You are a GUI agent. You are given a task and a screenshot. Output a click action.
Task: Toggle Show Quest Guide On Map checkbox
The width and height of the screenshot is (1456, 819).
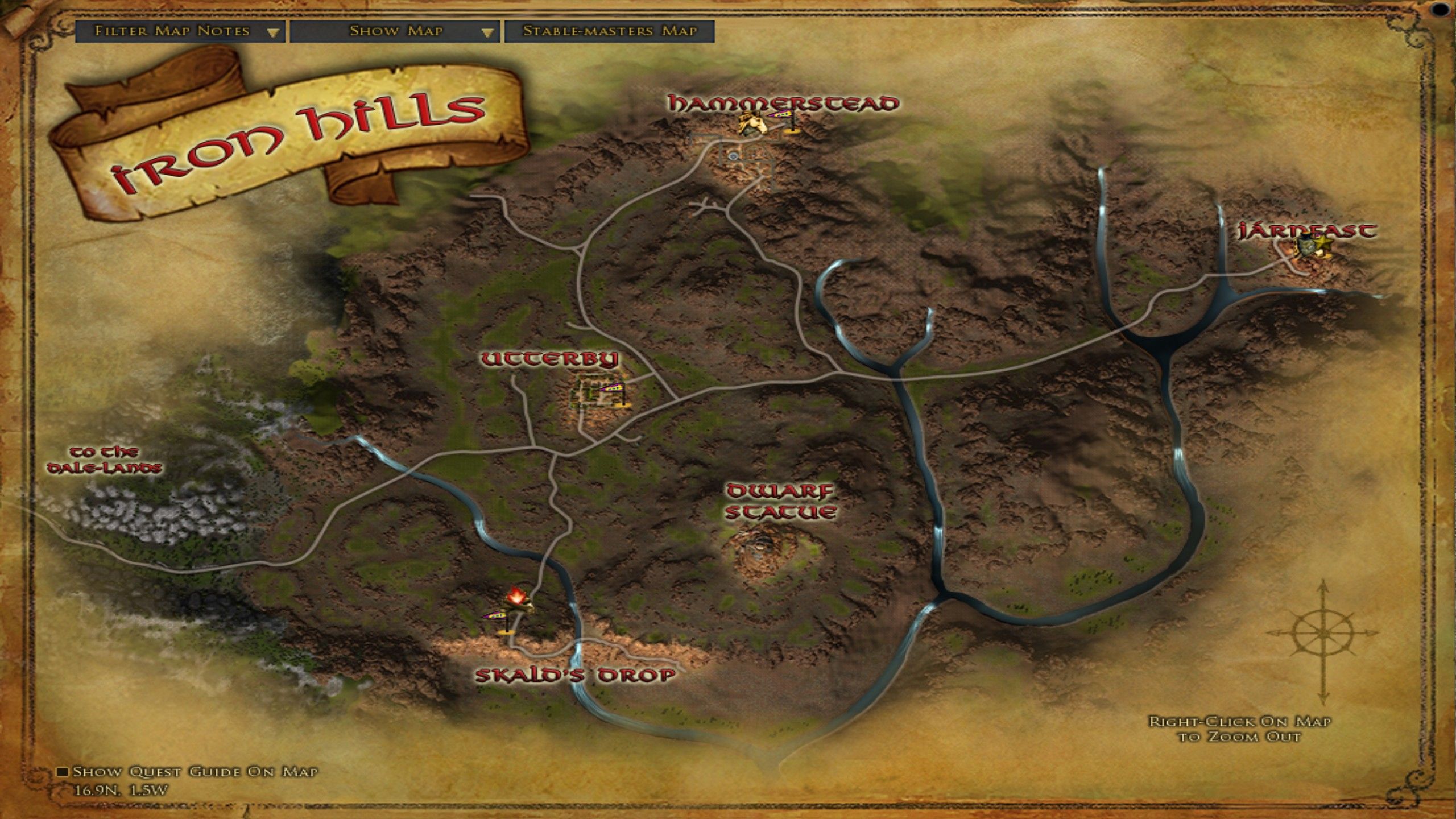tap(63, 772)
